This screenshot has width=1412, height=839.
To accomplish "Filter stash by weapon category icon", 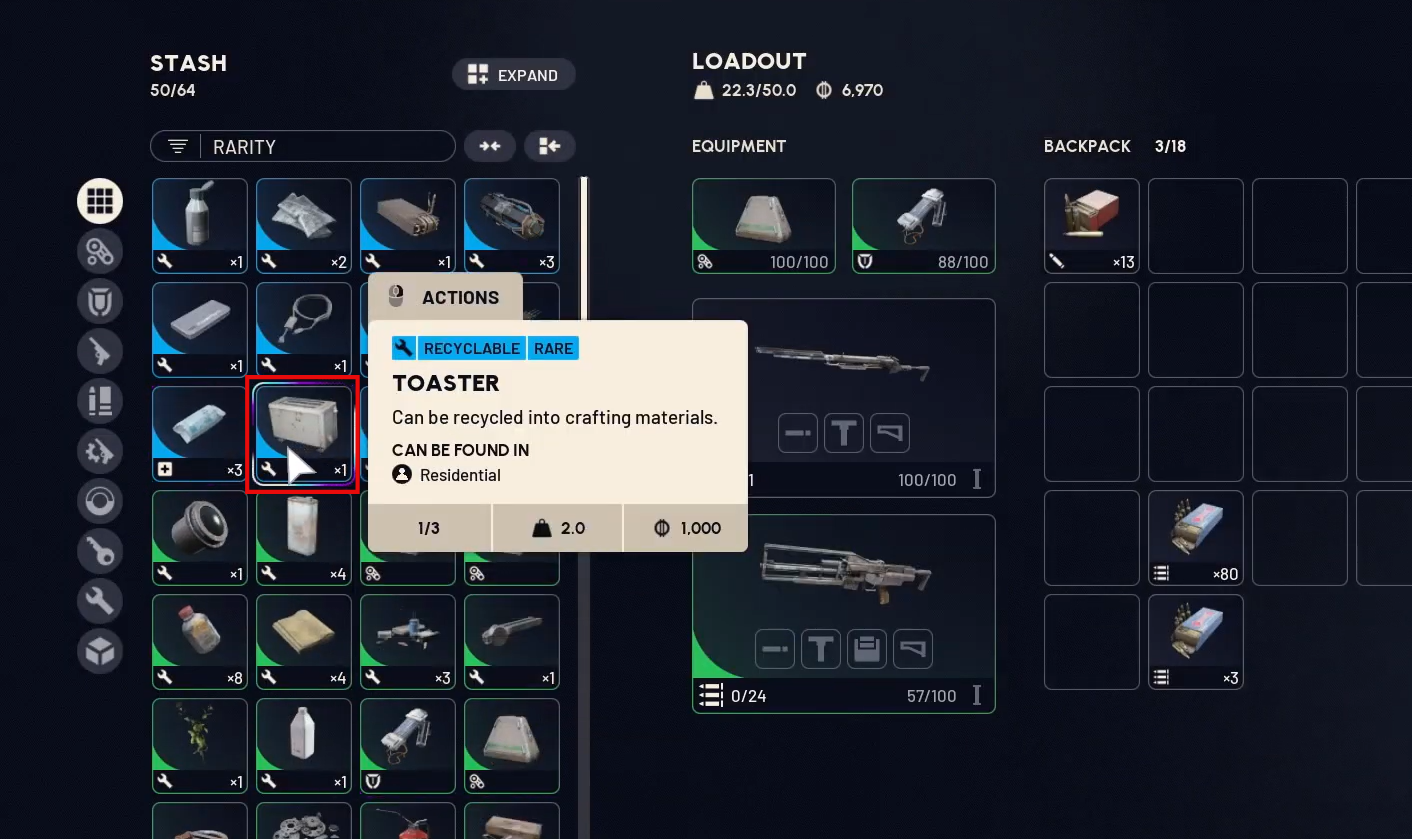I will (x=100, y=351).
